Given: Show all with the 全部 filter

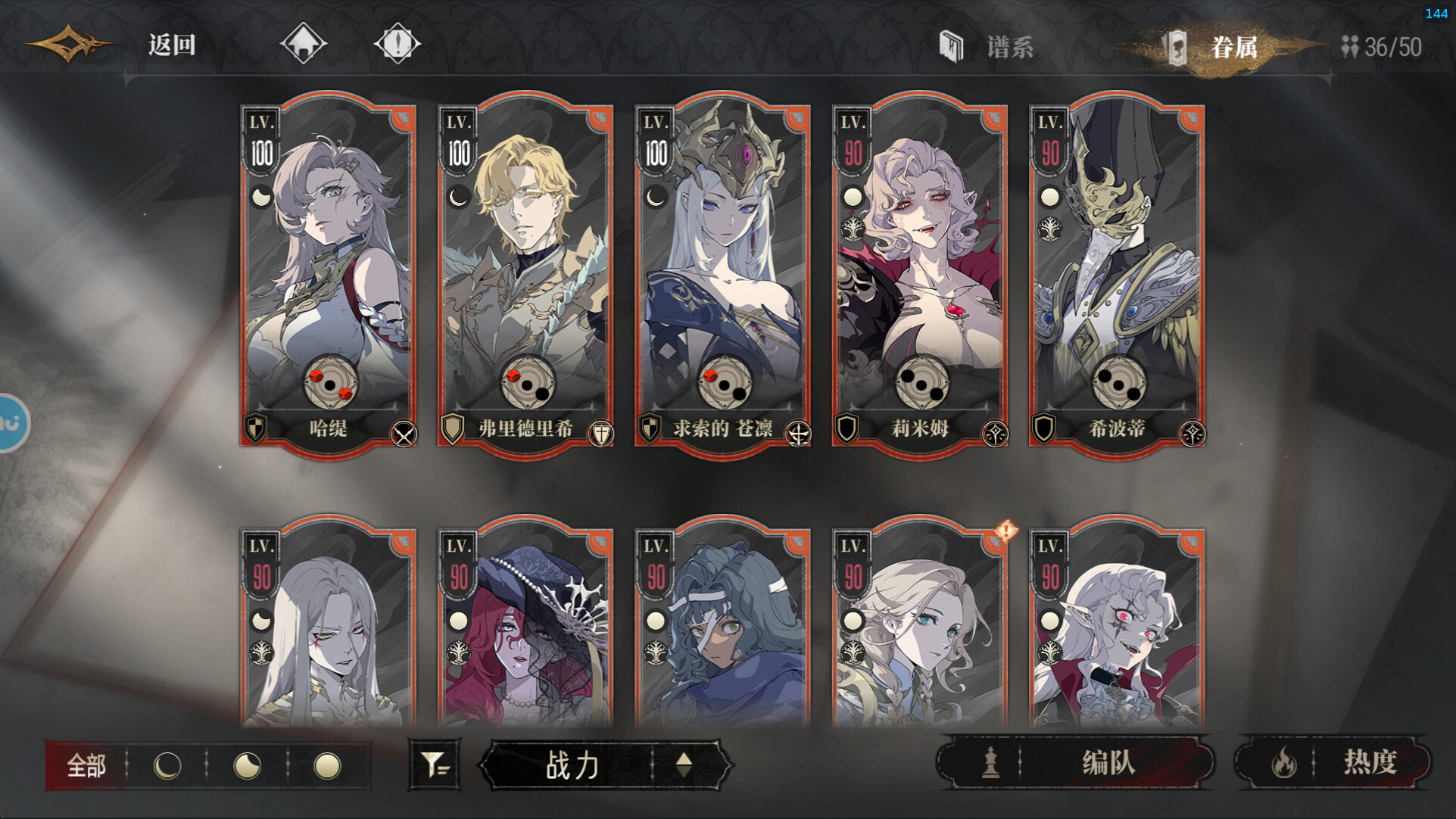Looking at the screenshot, I should tap(86, 766).
